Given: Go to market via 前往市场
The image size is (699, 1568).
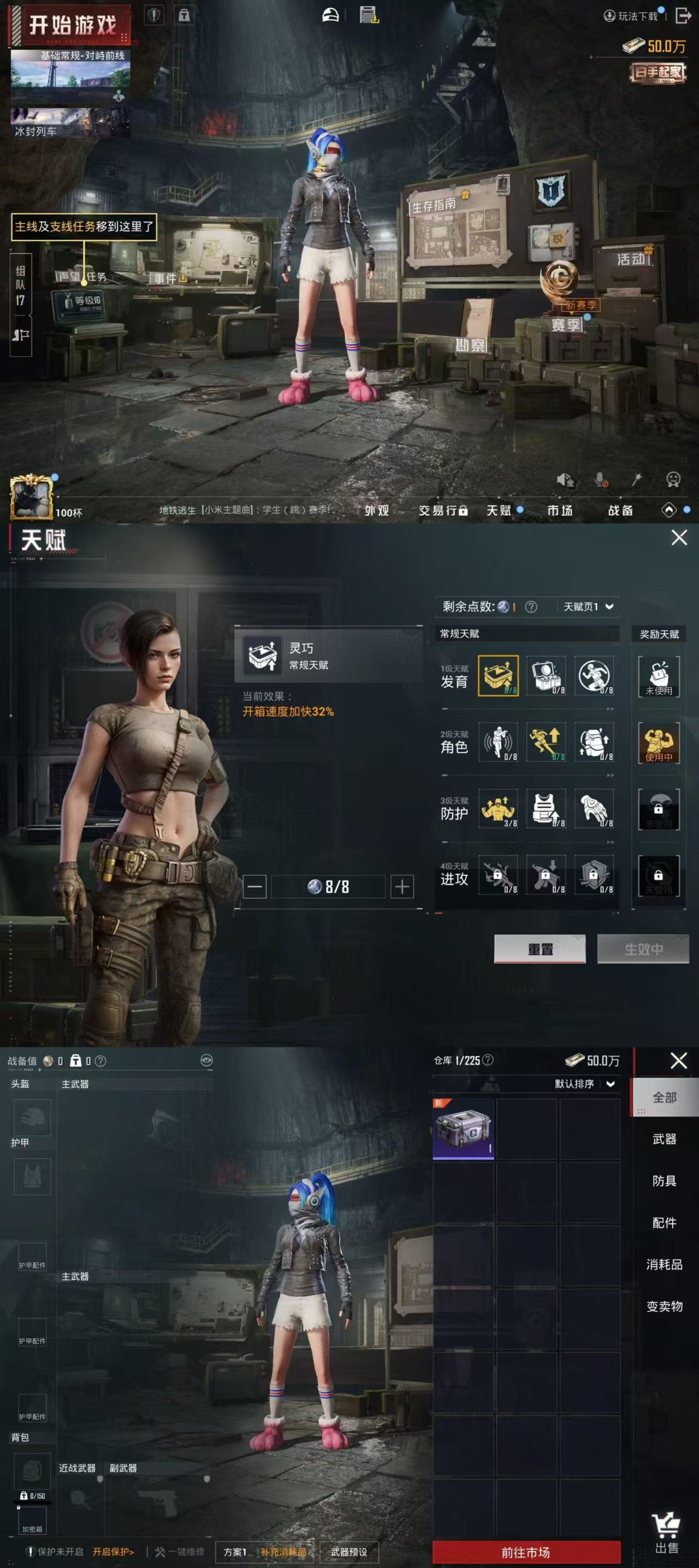Looking at the screenshot, I should click(x=526, y=1552).
